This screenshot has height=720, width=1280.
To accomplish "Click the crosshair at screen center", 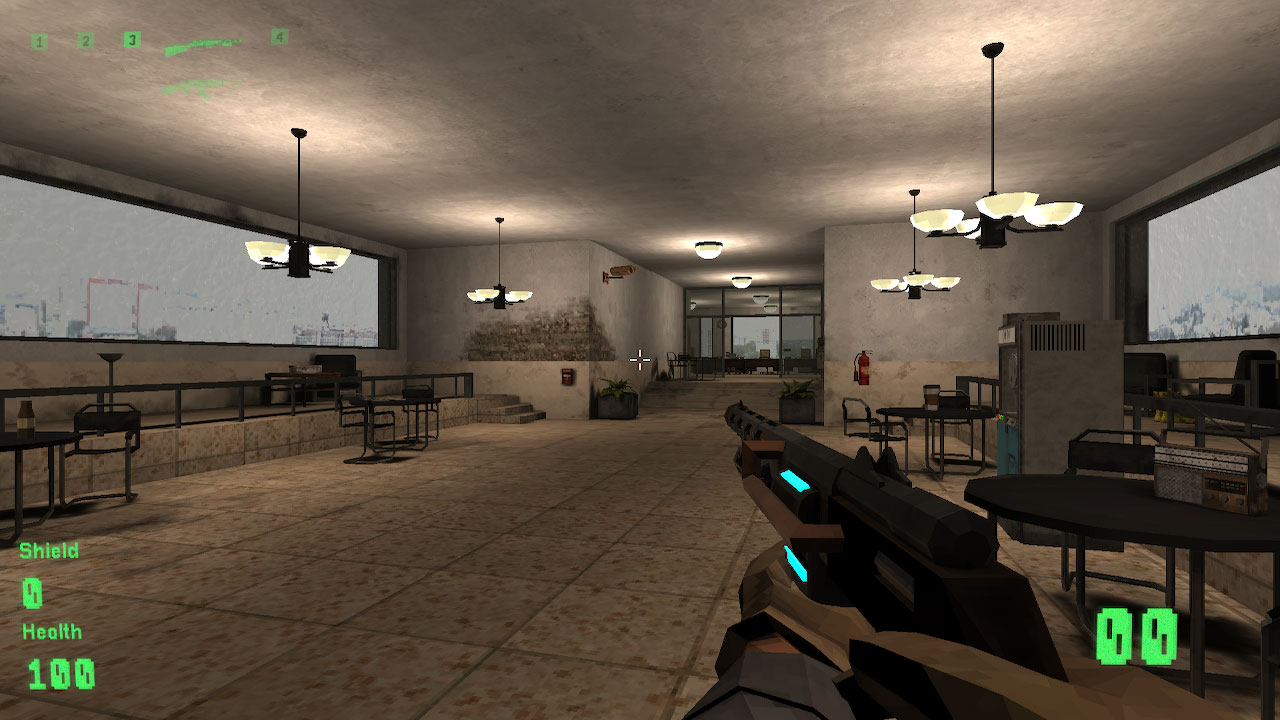I will pyautogui.click(x=639, y=358).
